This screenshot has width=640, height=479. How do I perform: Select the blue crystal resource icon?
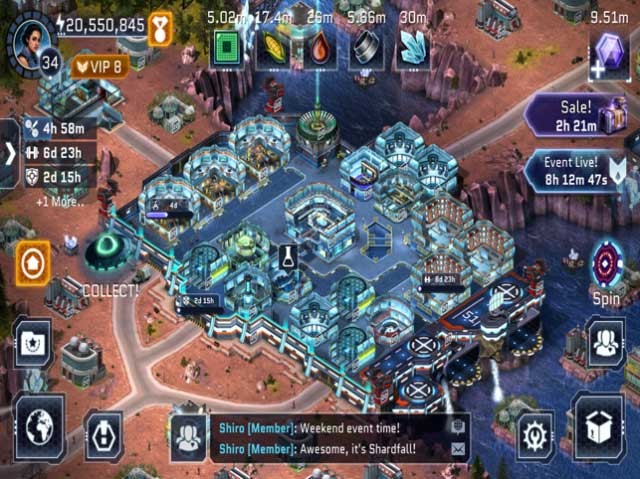pyautogui.click(x=413, y=49)
